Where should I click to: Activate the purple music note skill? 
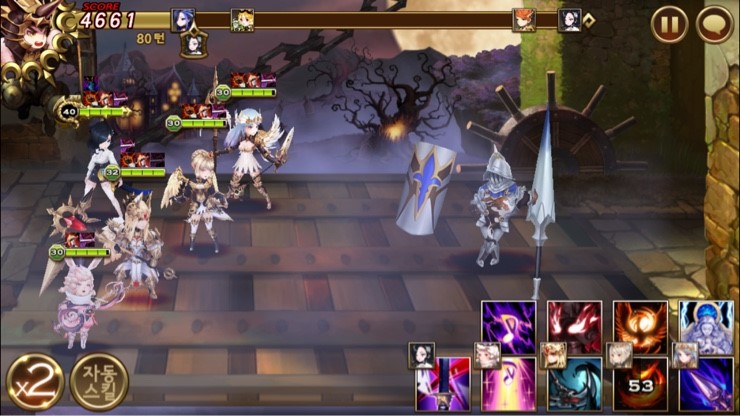(509, 325)
